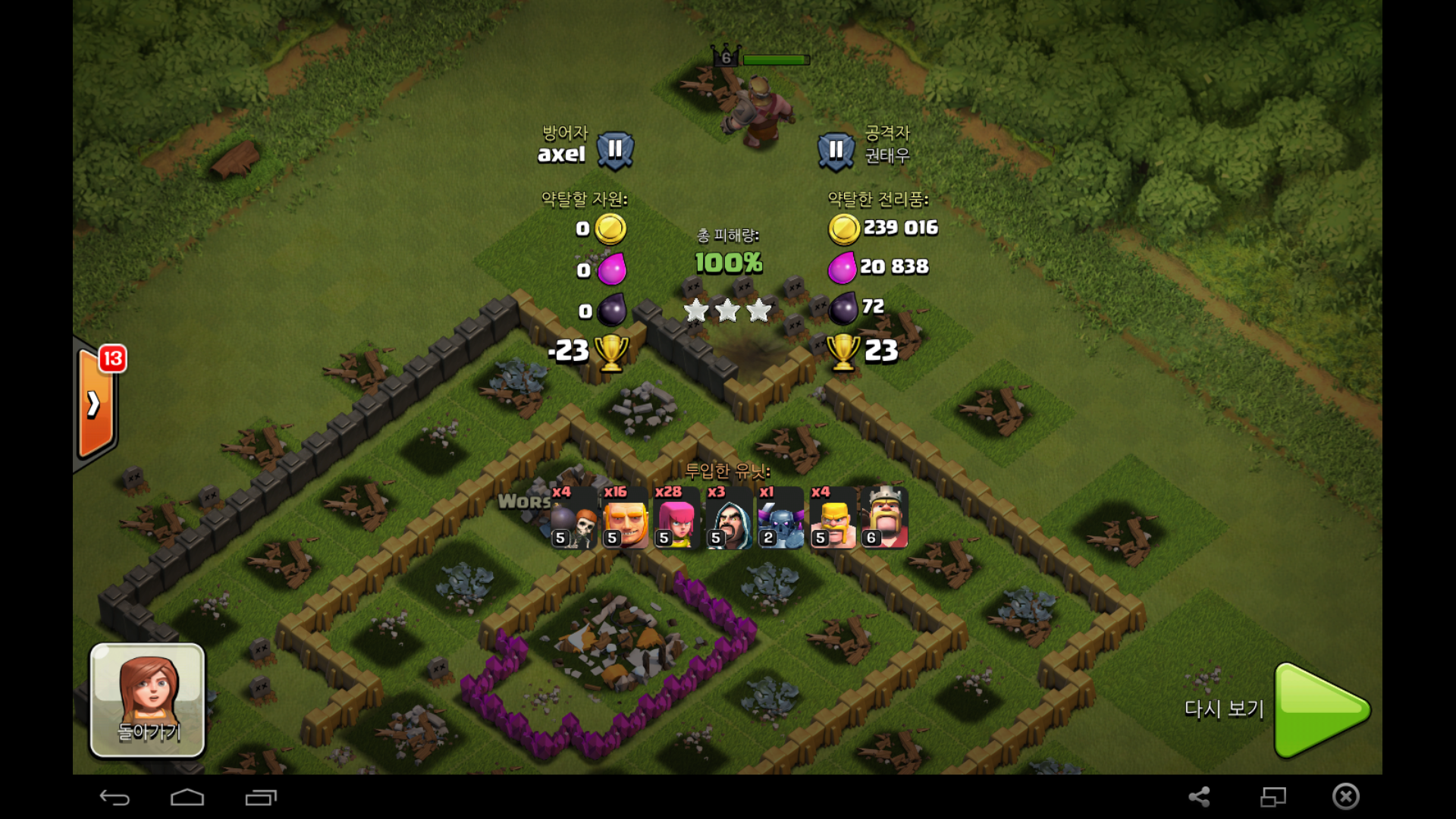Show Android recent apps
The height and width of the screenshot is (819, 1456).
[261, 797]
